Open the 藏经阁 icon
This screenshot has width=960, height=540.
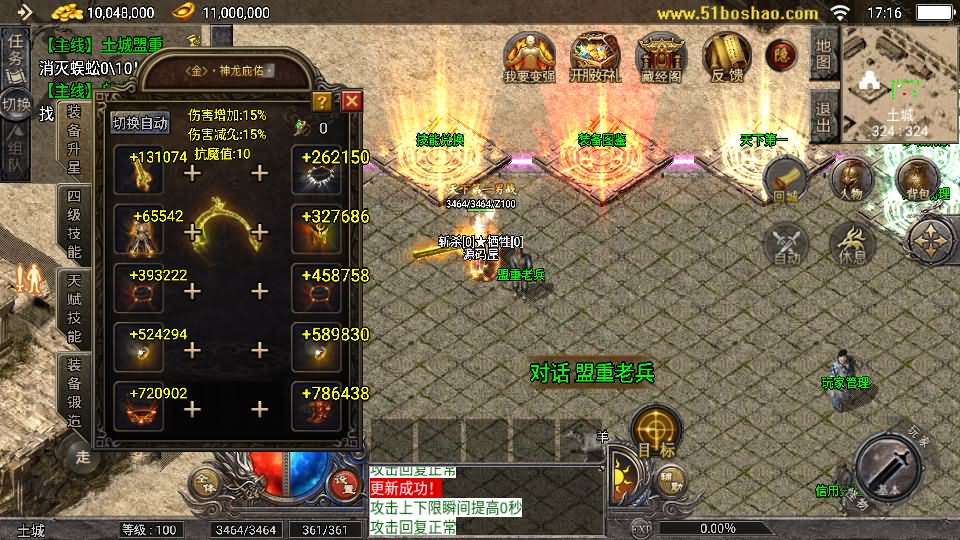pyautogui.click(x=660, y=58)
